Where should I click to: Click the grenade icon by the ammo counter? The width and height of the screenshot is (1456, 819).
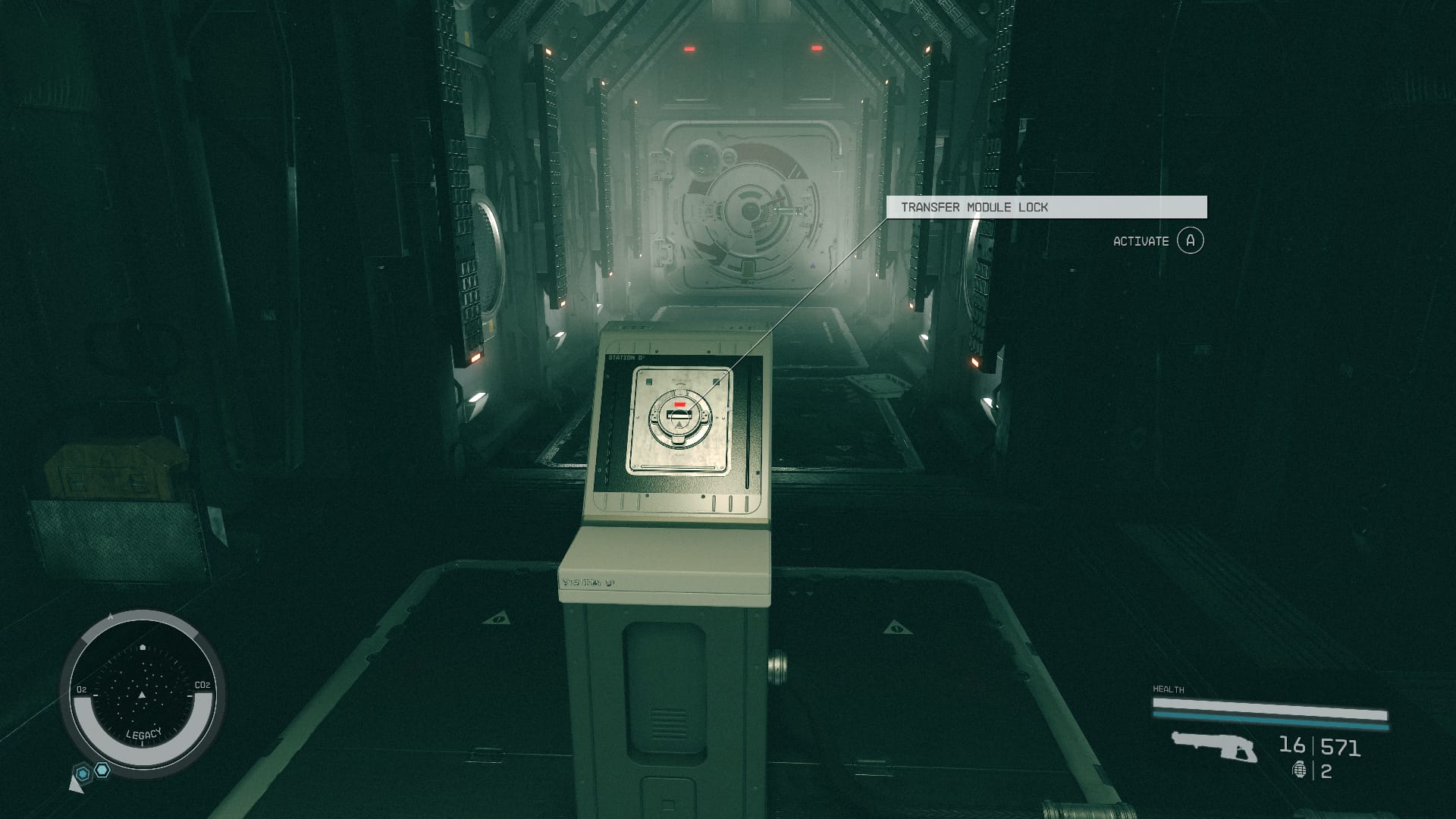[1300, 770]
